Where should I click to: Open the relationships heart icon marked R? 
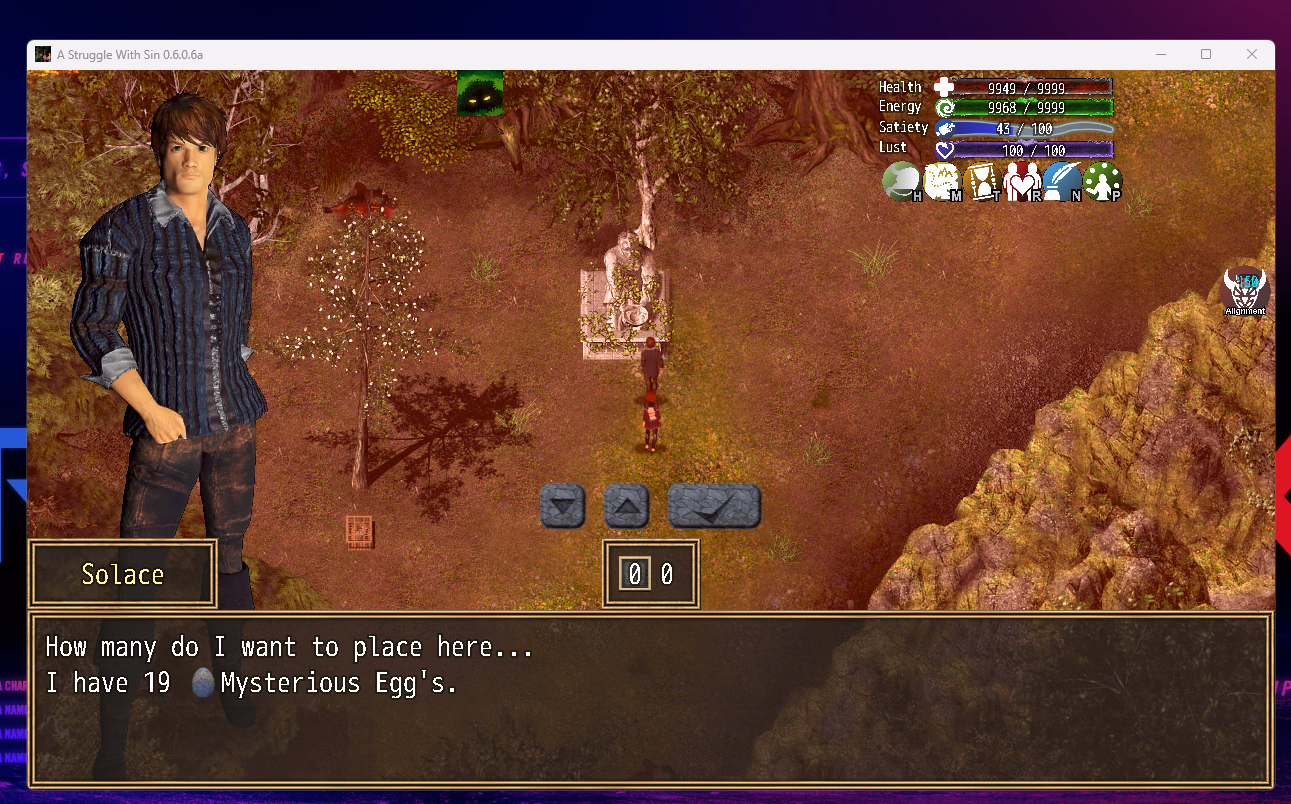tap(1022, 182)
